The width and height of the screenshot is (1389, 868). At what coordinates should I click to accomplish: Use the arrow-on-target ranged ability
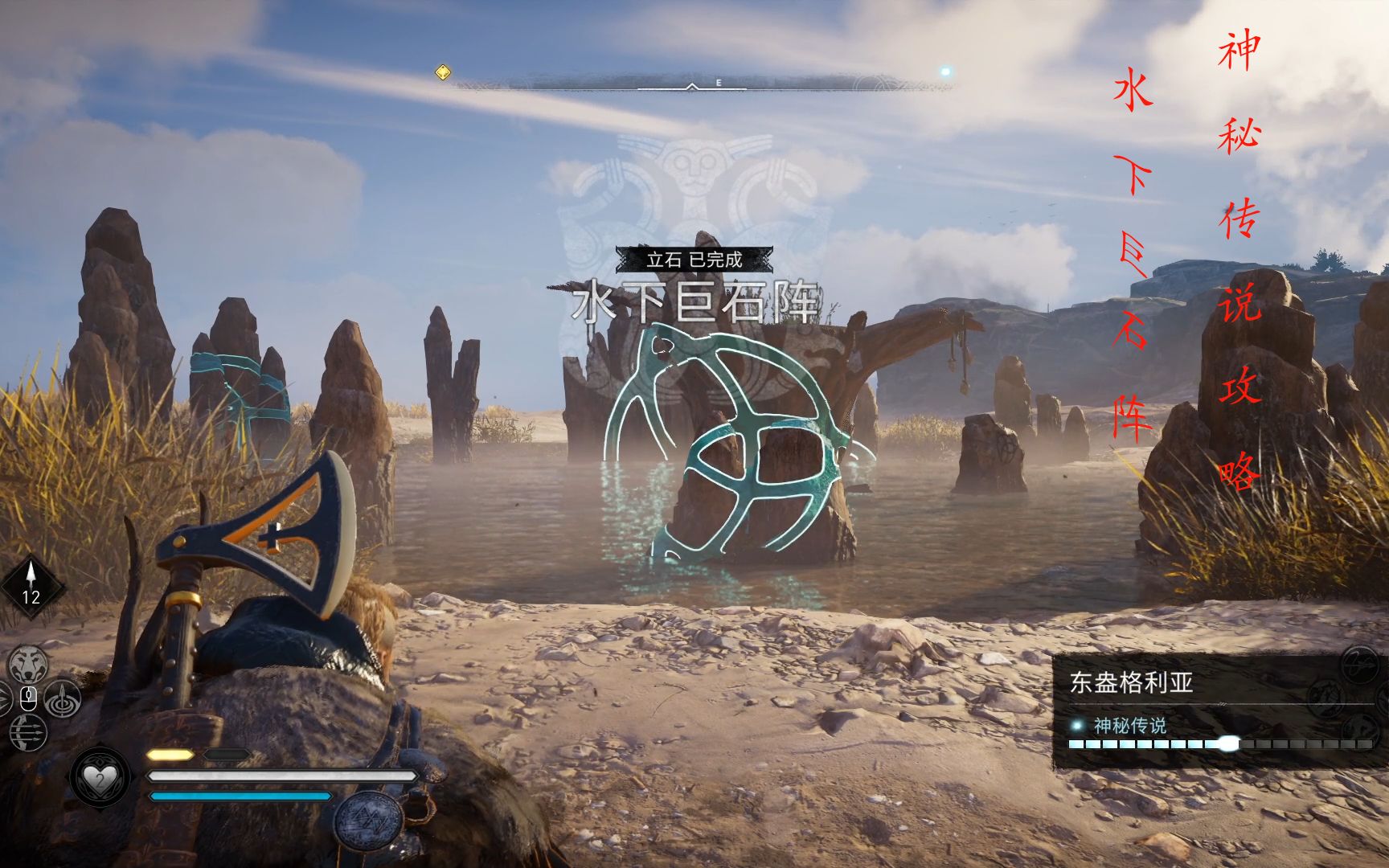[x=61, y=701]
